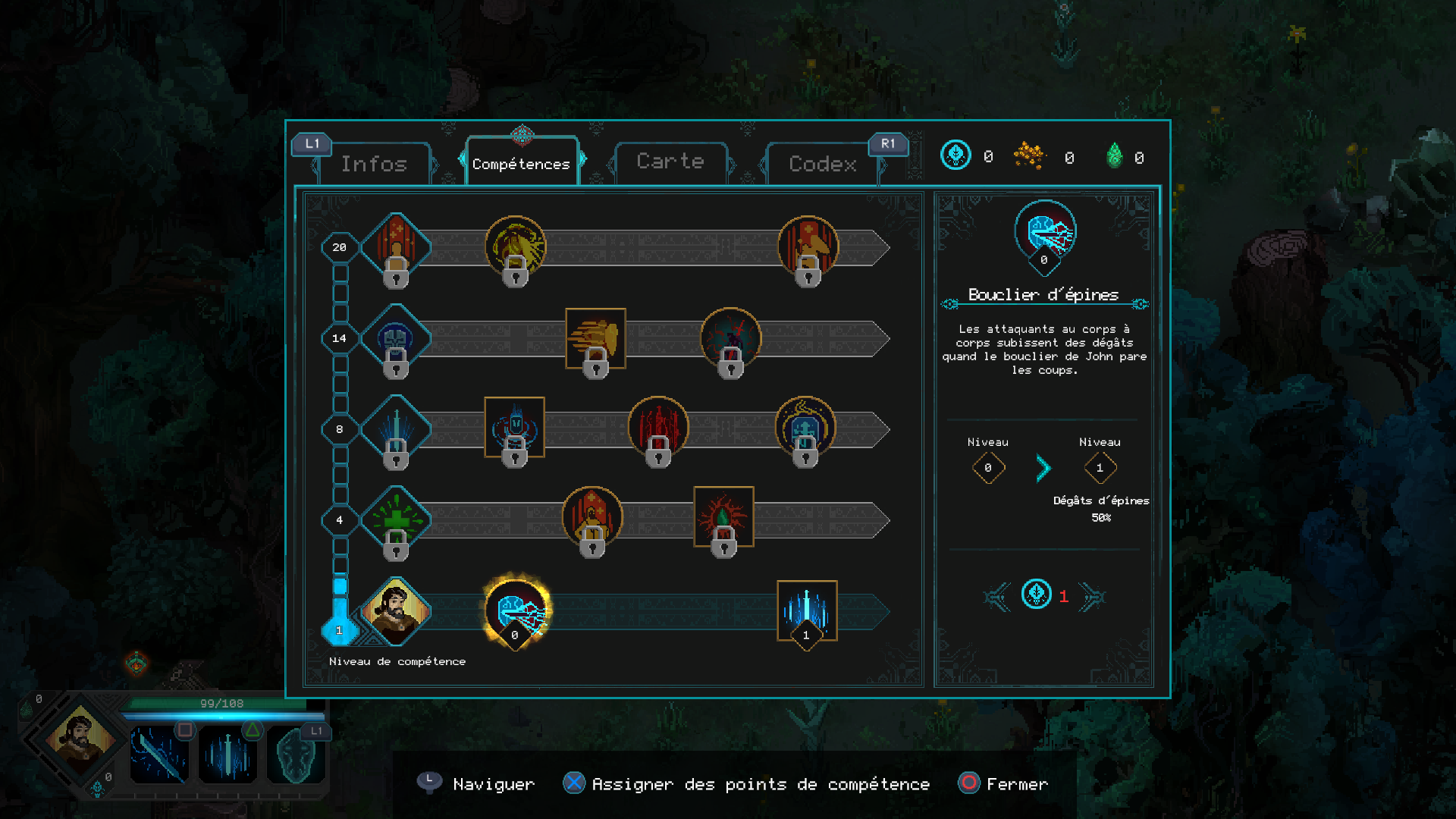
Task: Select the locked red knight skill at level 20
Action: click(395, 247)
